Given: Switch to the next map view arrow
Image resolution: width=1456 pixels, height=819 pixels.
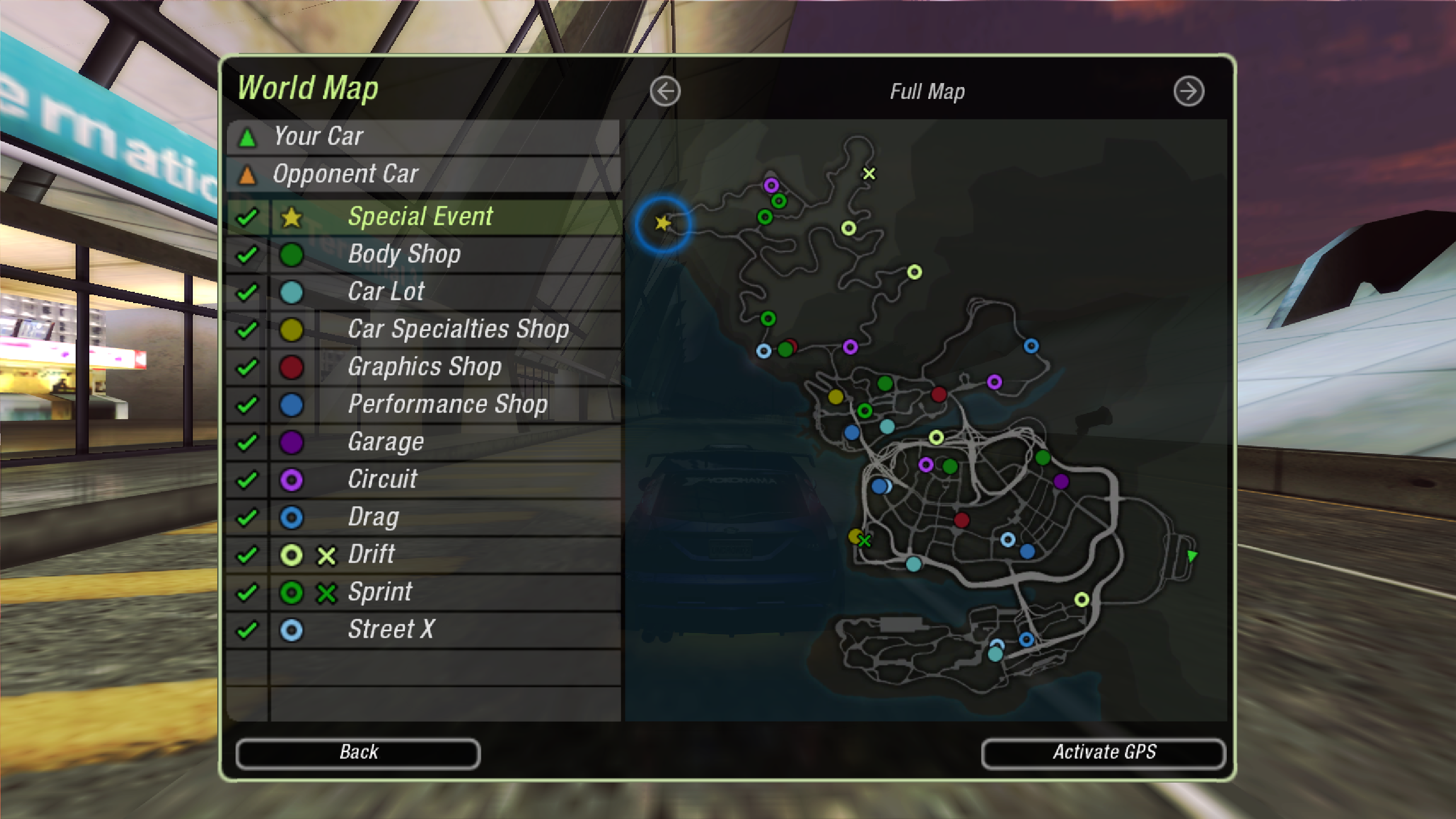Looking at the screenshot, I should 1188,92.
